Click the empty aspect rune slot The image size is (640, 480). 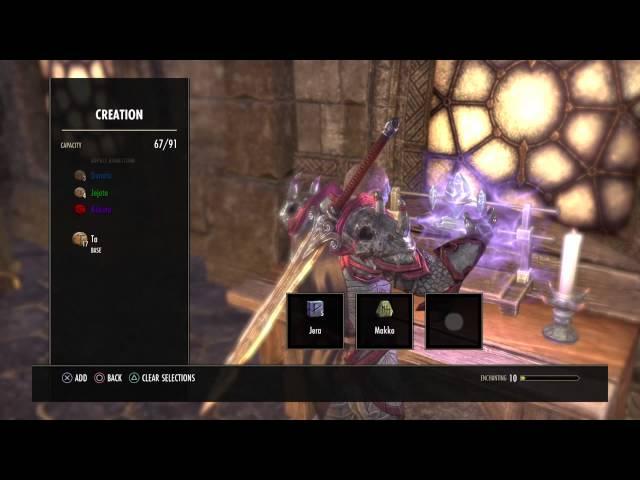point(453,320)
